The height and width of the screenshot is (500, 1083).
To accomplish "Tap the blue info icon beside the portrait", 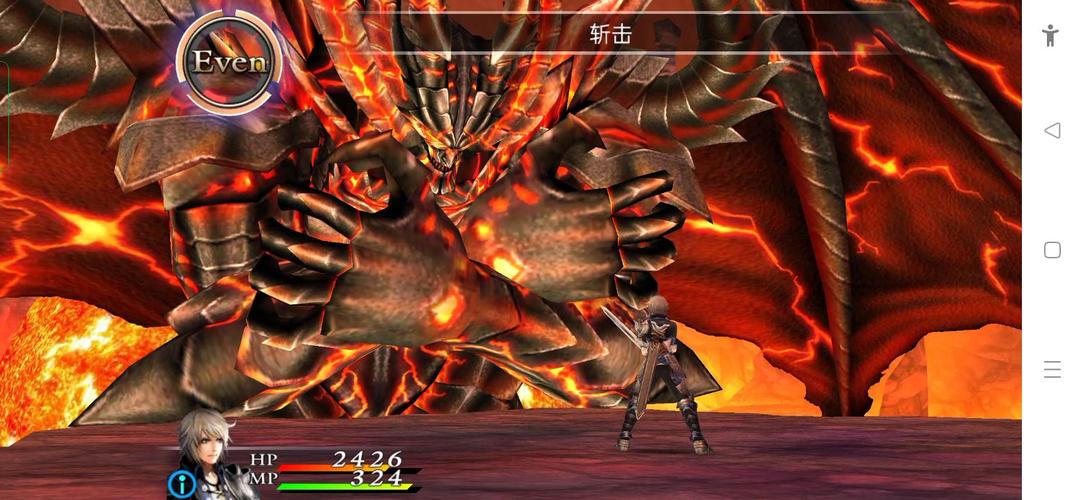I will tap(182, 485).
